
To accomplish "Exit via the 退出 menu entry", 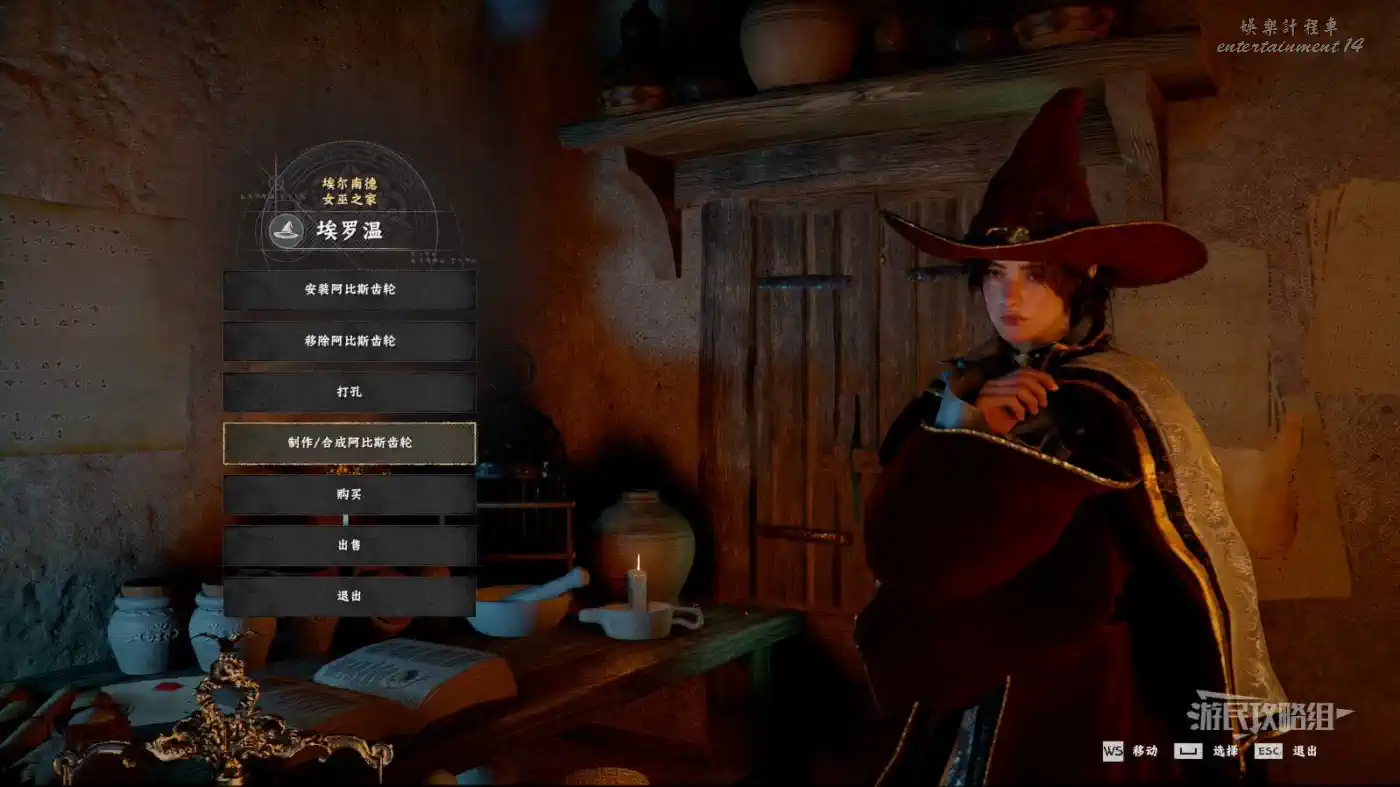I will [x=349, y=596].
